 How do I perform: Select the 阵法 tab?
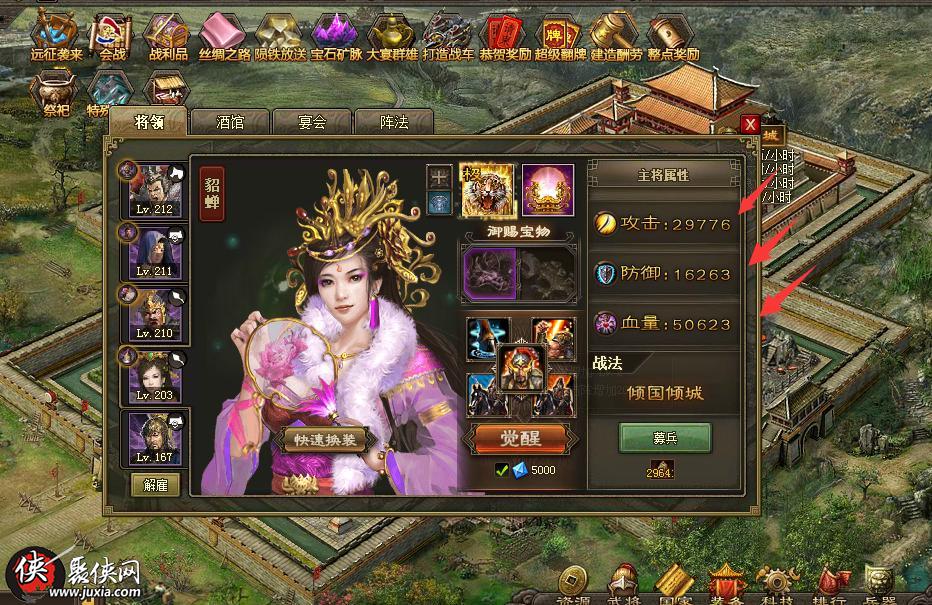393,122
